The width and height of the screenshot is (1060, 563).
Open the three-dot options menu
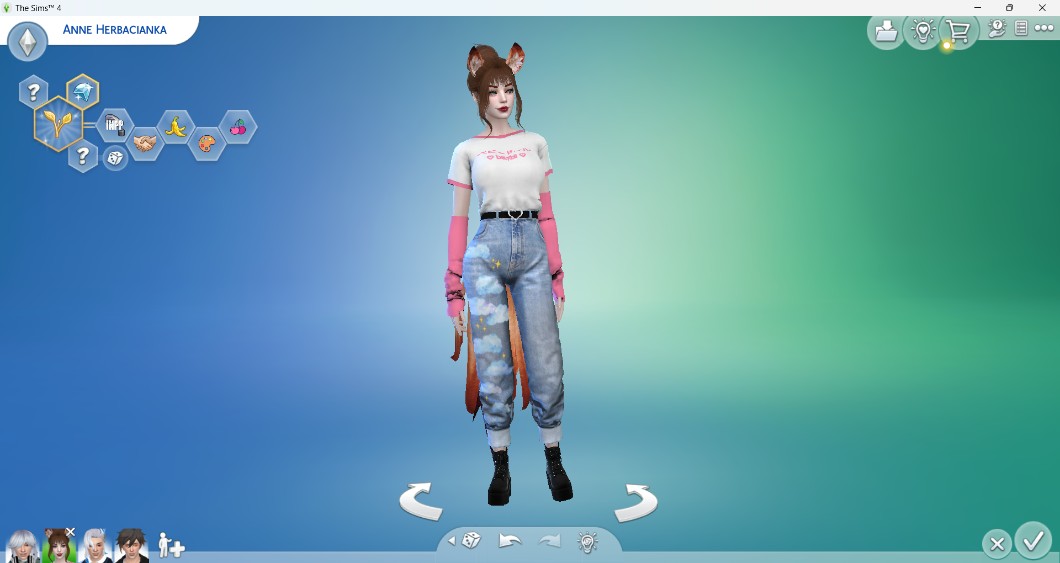click(x=1044, y=29)
